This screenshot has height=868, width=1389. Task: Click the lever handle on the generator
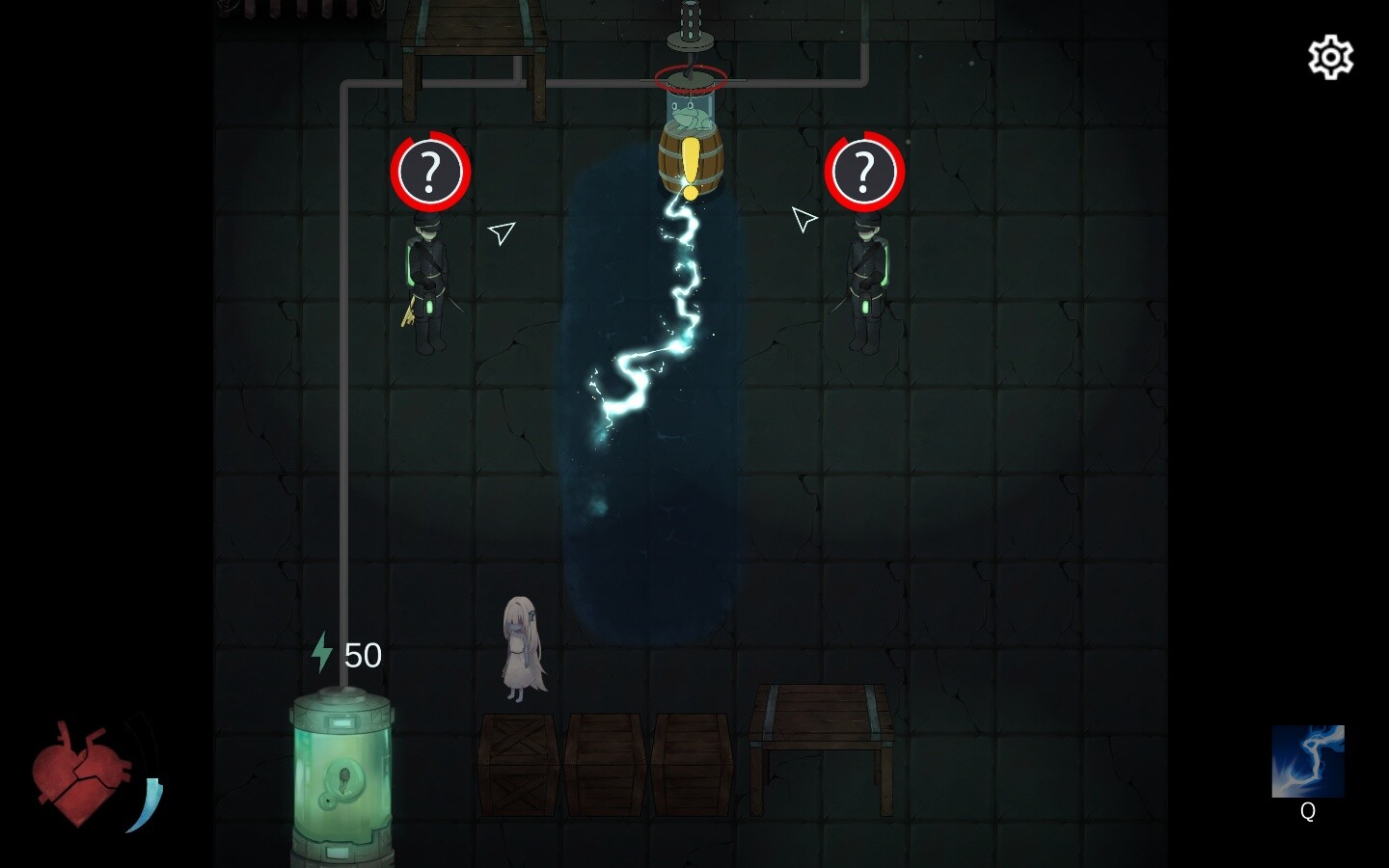327,801
